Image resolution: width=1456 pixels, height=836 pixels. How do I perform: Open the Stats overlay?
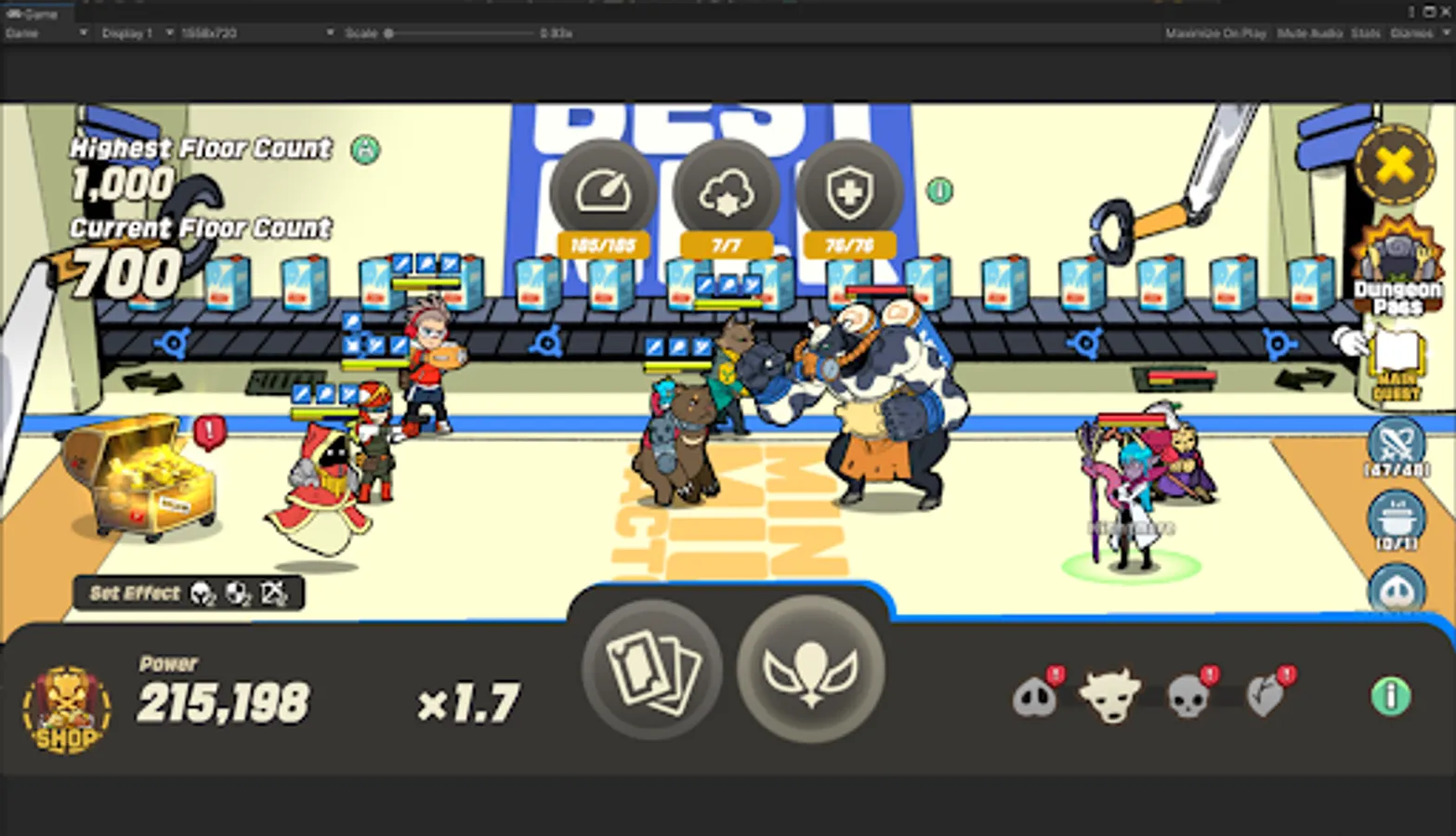point(1365,33)
